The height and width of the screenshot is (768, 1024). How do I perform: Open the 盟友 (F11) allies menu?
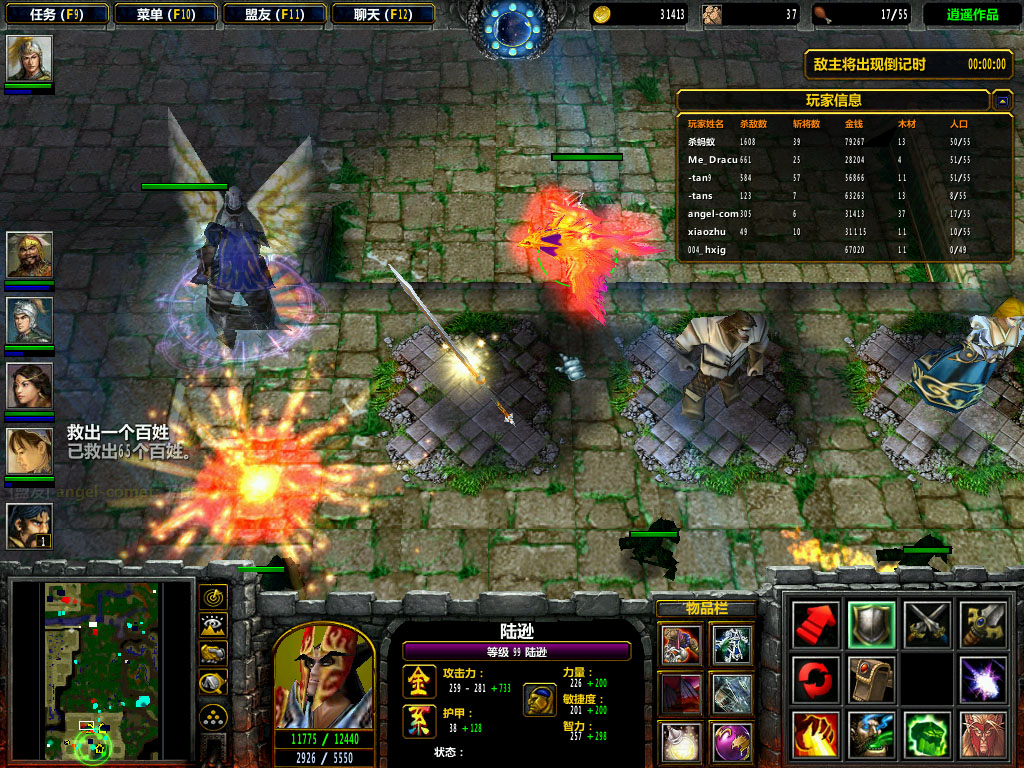click(x=274, y=14)
